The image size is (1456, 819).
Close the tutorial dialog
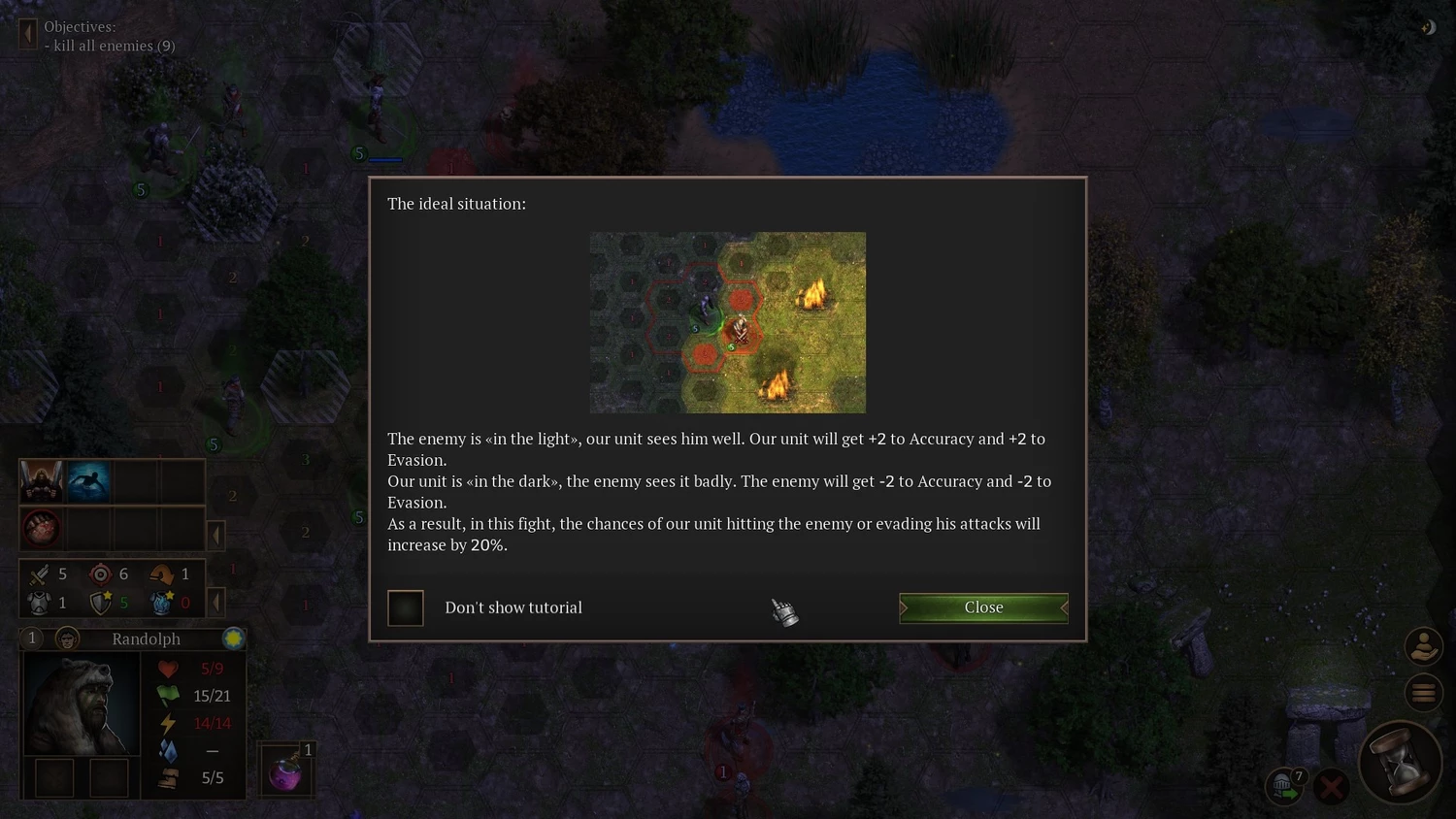983,607
